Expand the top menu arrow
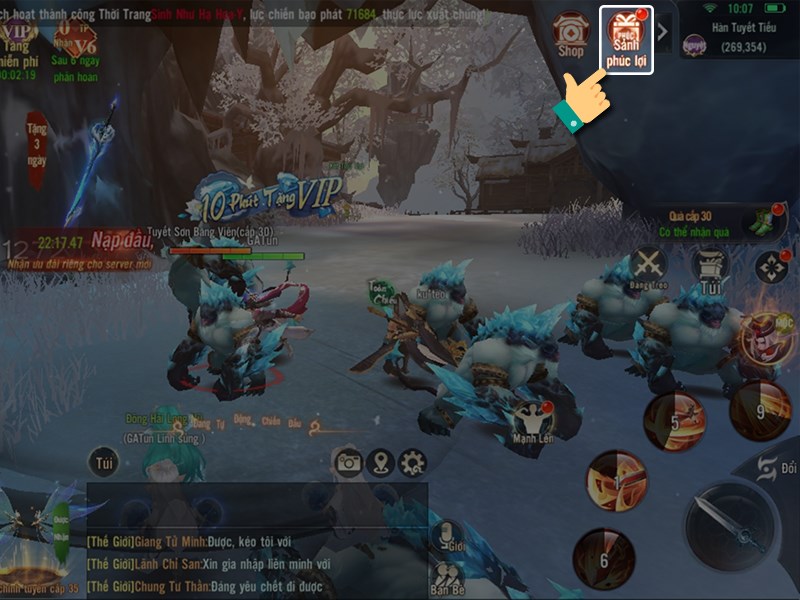Screen dimensions: 800x600 pyautogui.click(x=663, y=31)
